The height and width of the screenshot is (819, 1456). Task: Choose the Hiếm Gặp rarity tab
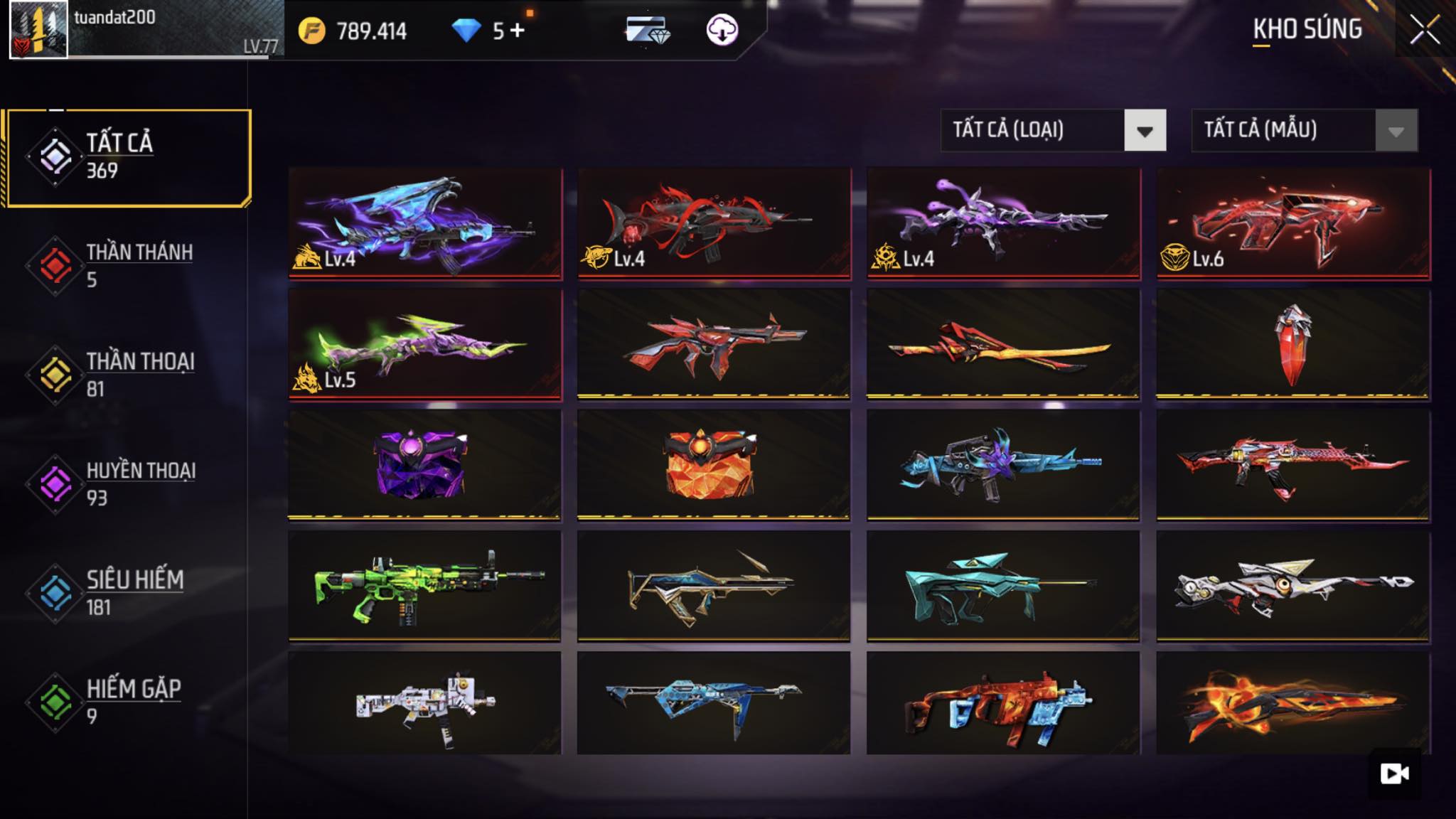click(128, 702)
